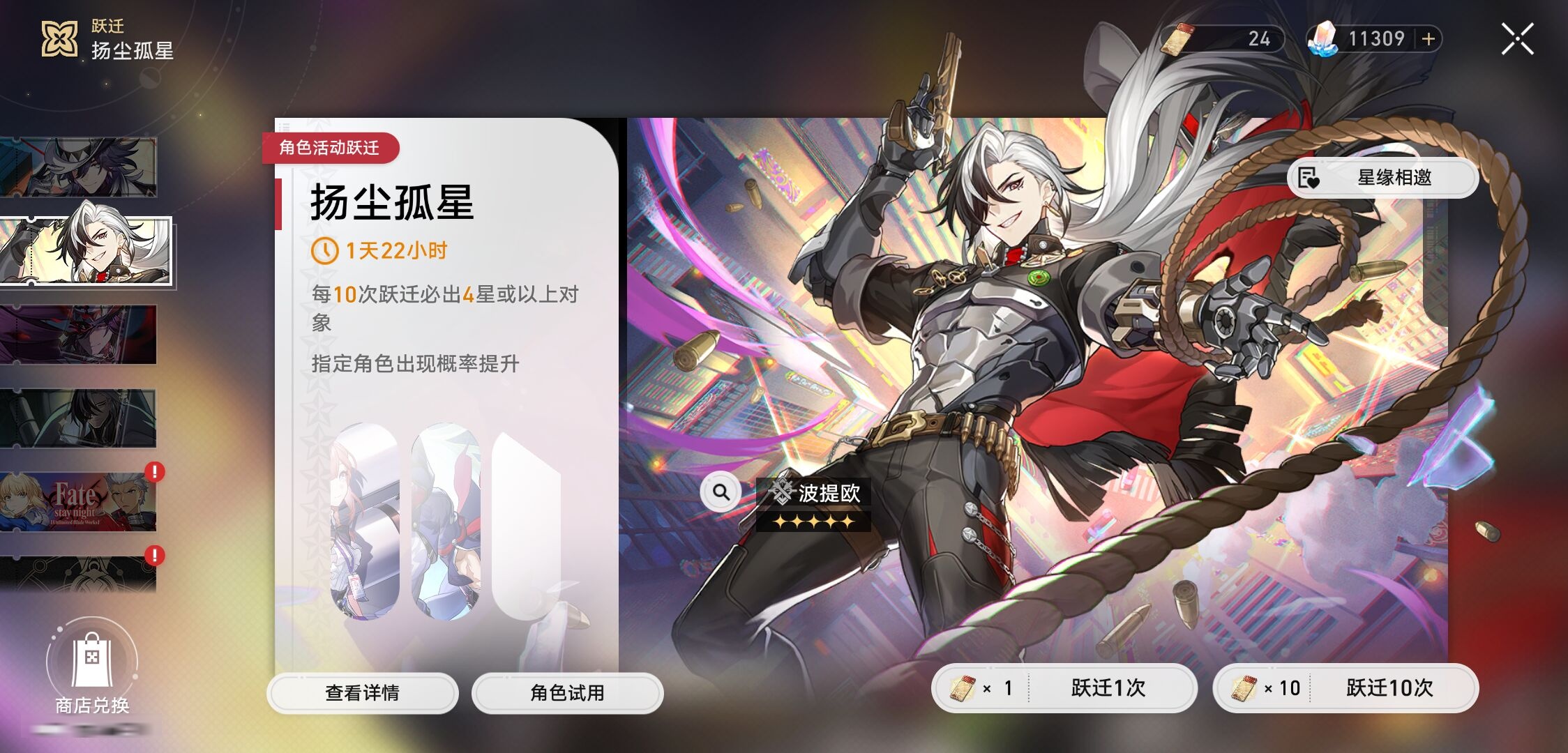This screenshot has width=1568, height=753.
Task: Select the topmost character banner in the sidebar
Action: [80, 166]
